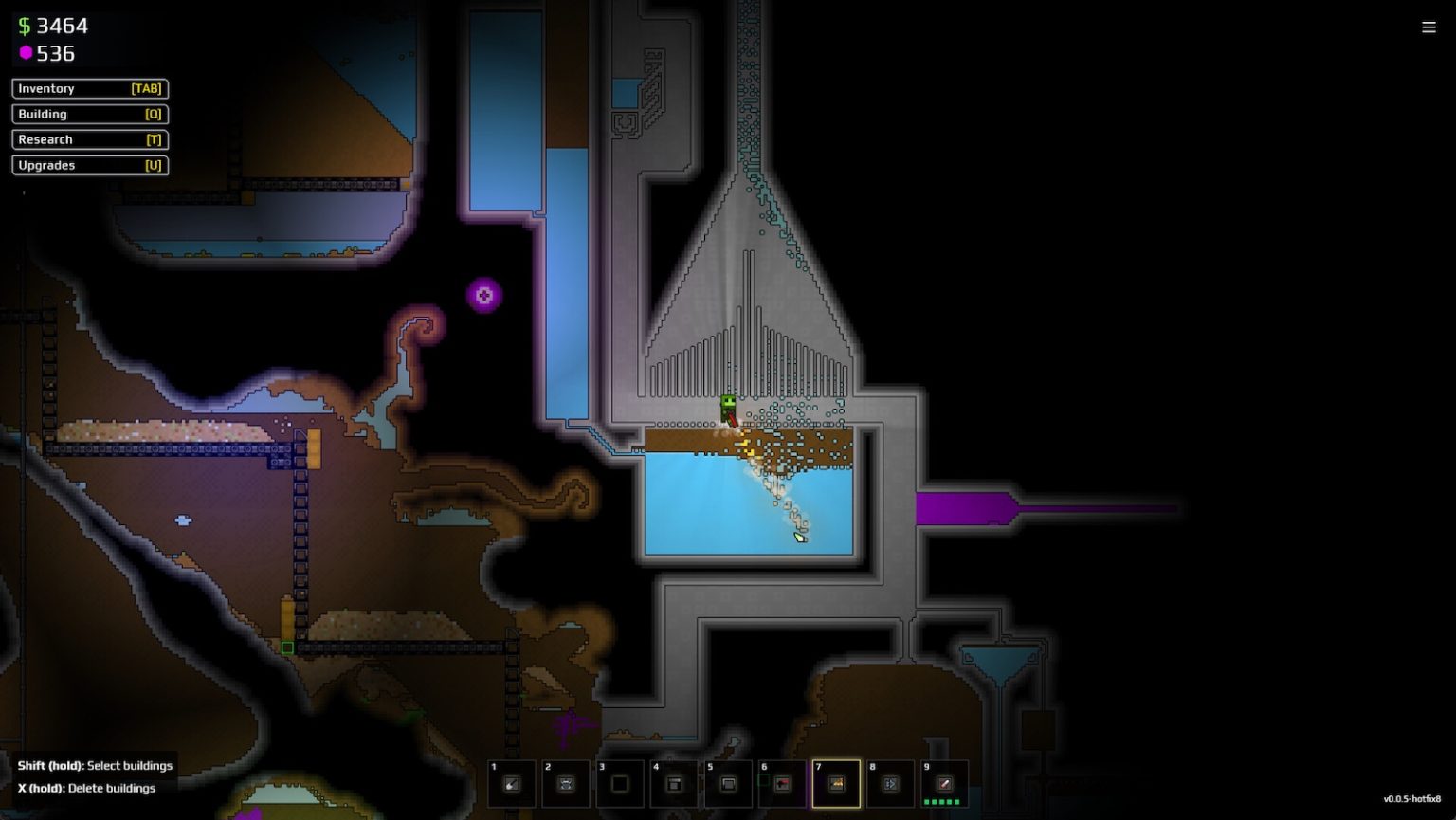
Task: Select hotbar slot 6 red-tipped item
Action: (782, 784)
